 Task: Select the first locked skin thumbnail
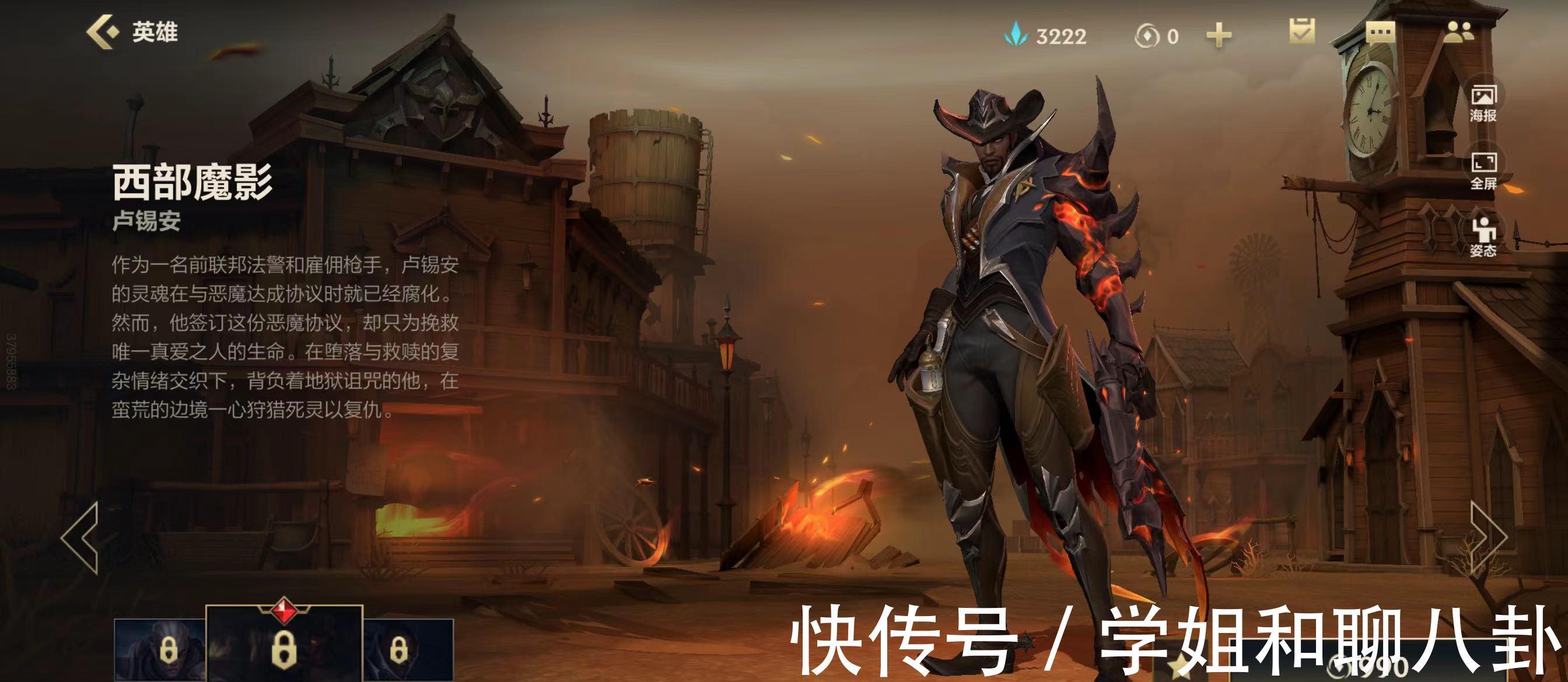click(x=159, y=650)
